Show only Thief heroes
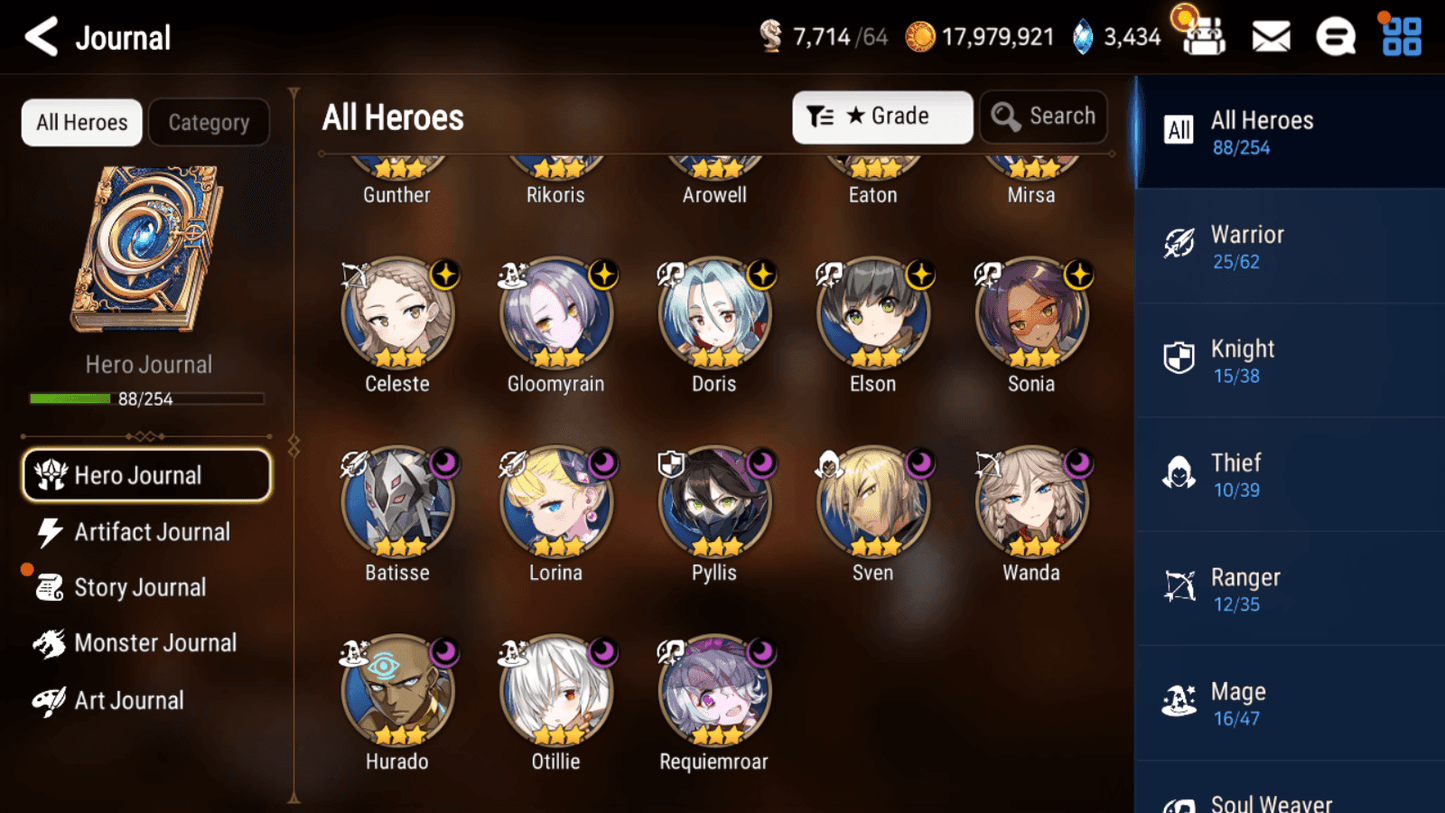 1289,475
